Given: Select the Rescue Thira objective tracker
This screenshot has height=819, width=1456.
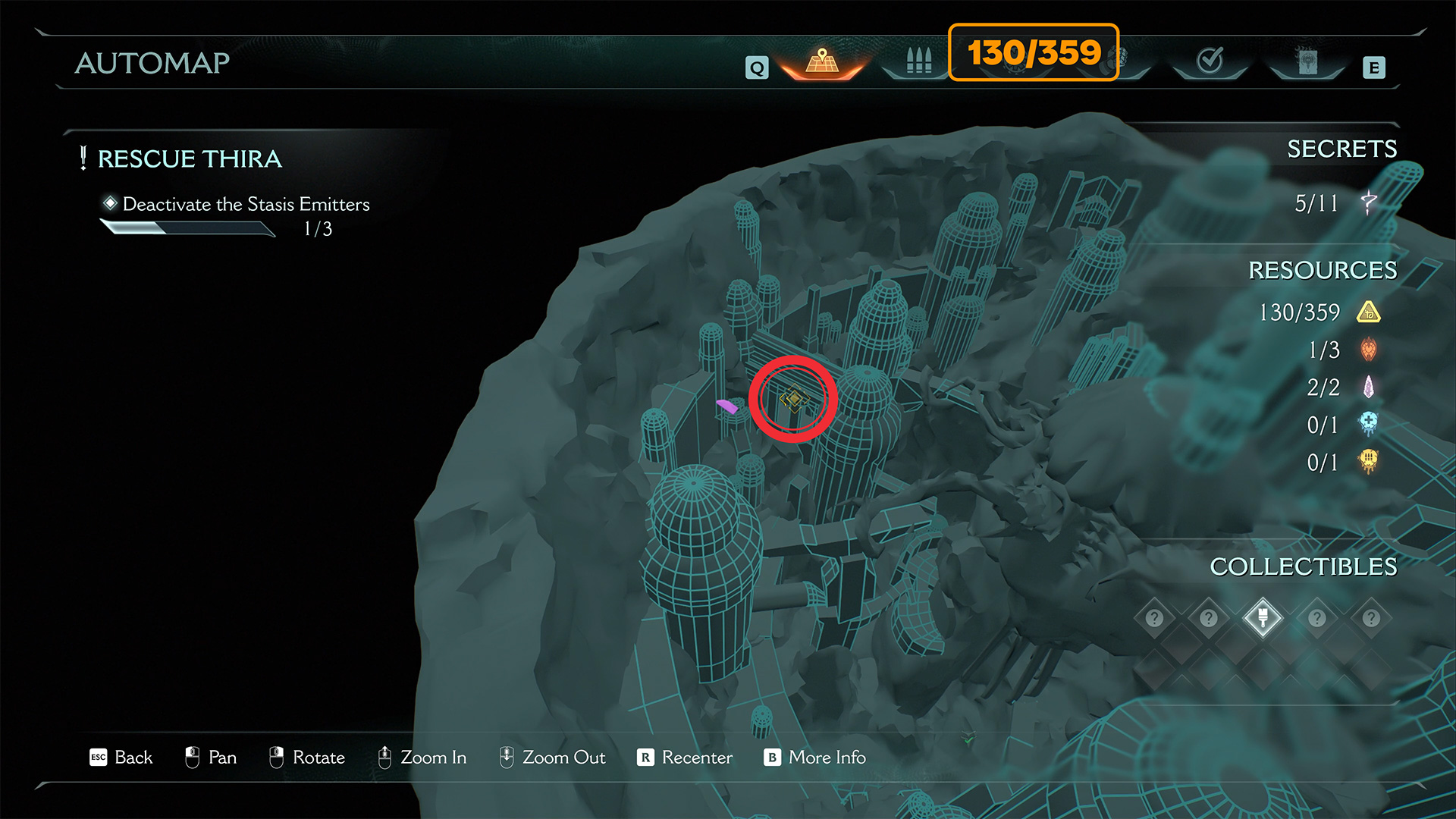Looking at the screenshot, I should (x=190, y=159).
